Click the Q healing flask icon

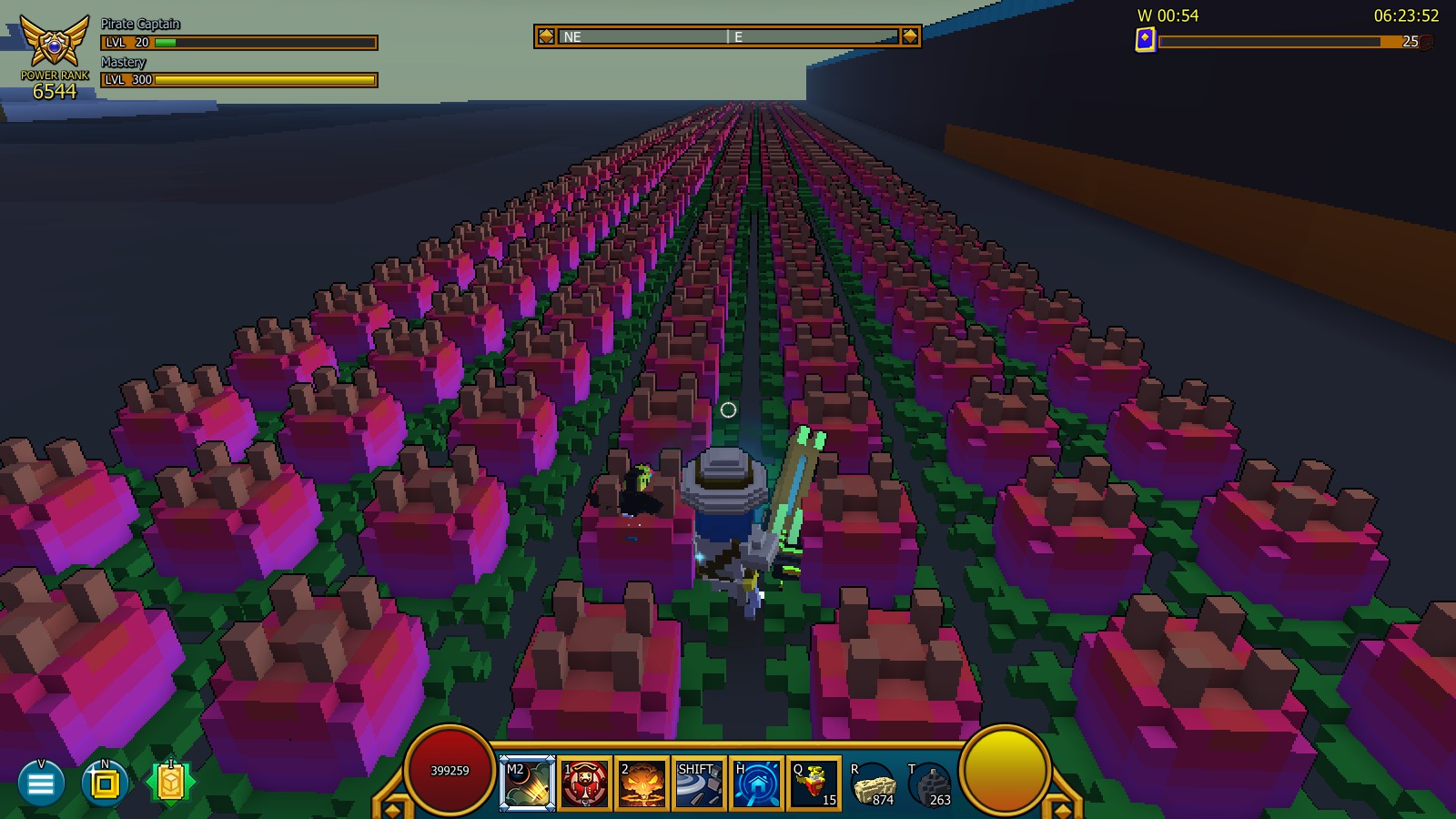814,783
